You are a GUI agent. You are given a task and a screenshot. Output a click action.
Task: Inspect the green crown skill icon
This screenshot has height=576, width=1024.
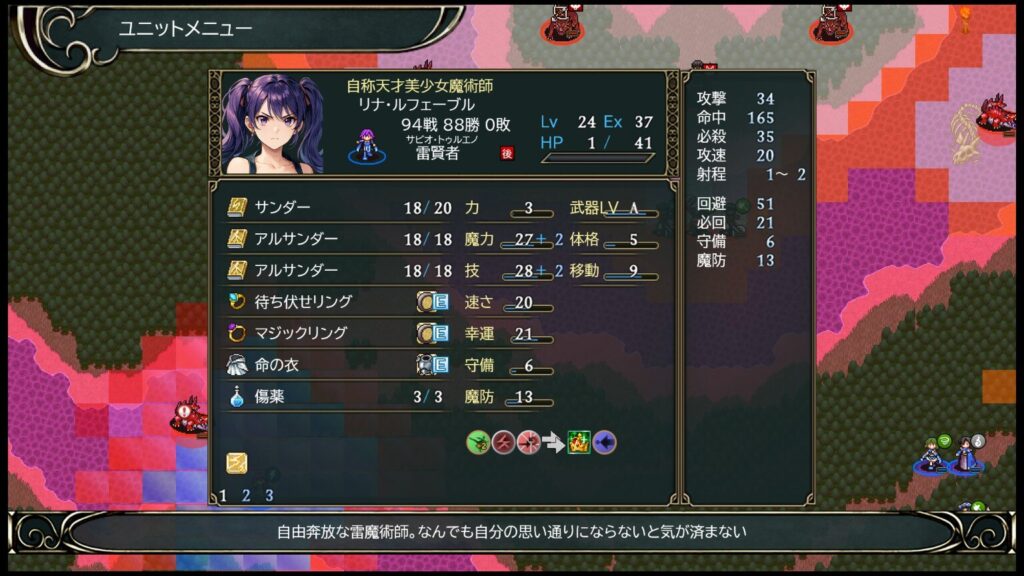(579, 442)
